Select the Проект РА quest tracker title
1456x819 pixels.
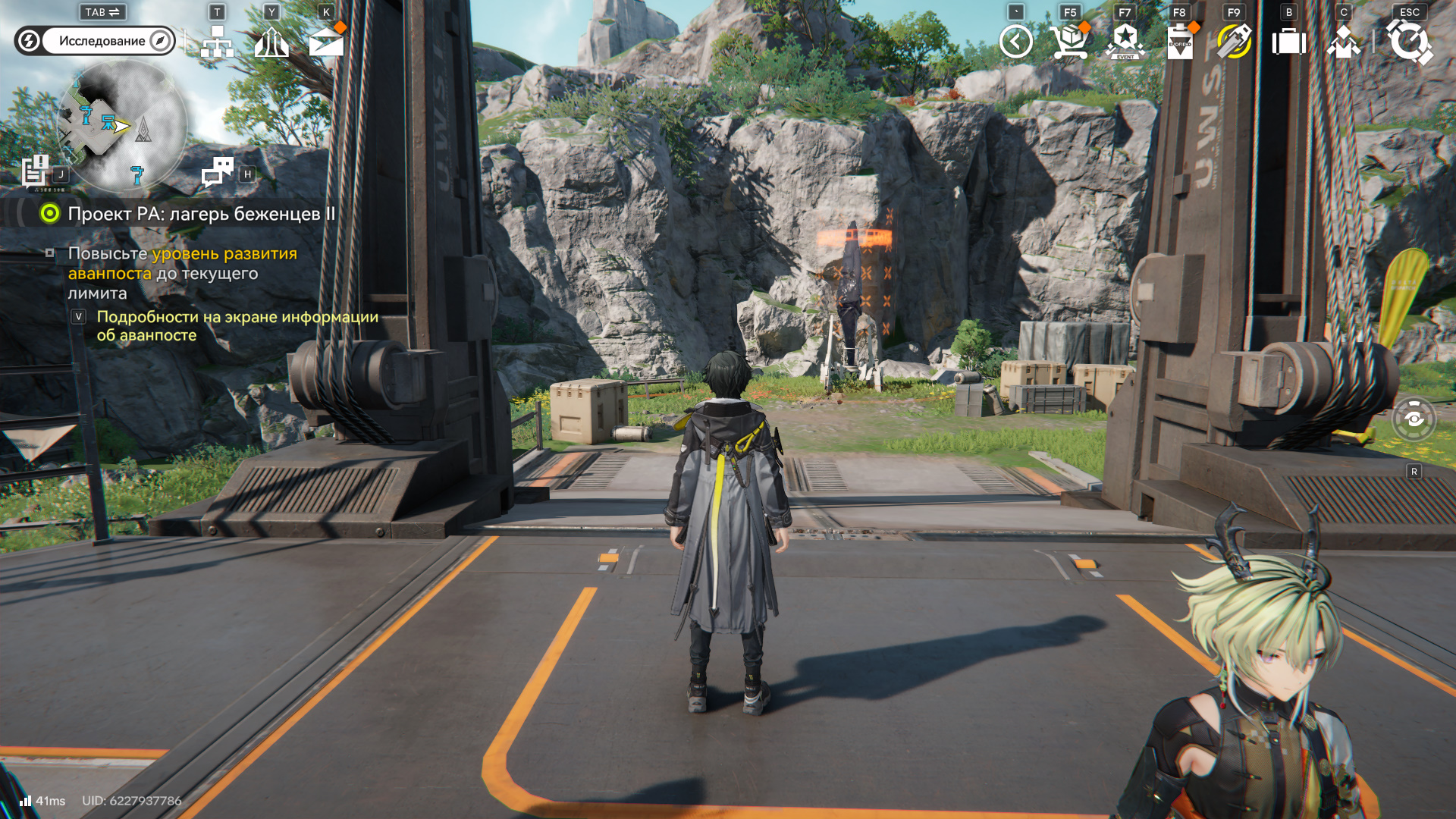click(x=201, y=214)
